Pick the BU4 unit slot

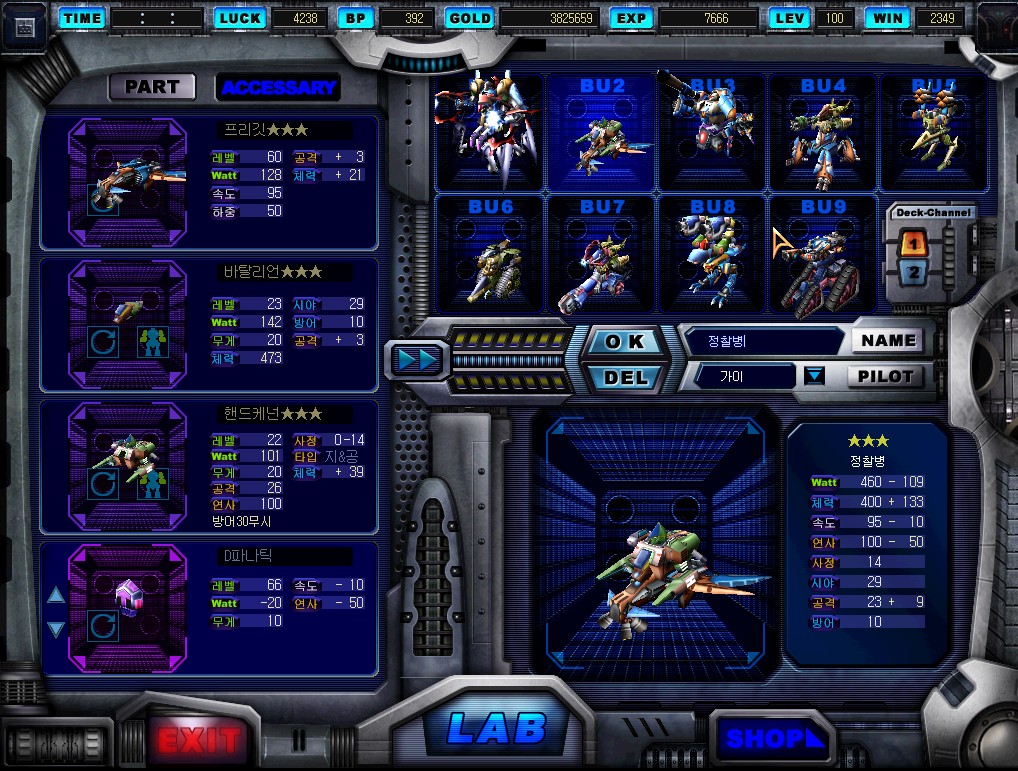tap(823, 133)
